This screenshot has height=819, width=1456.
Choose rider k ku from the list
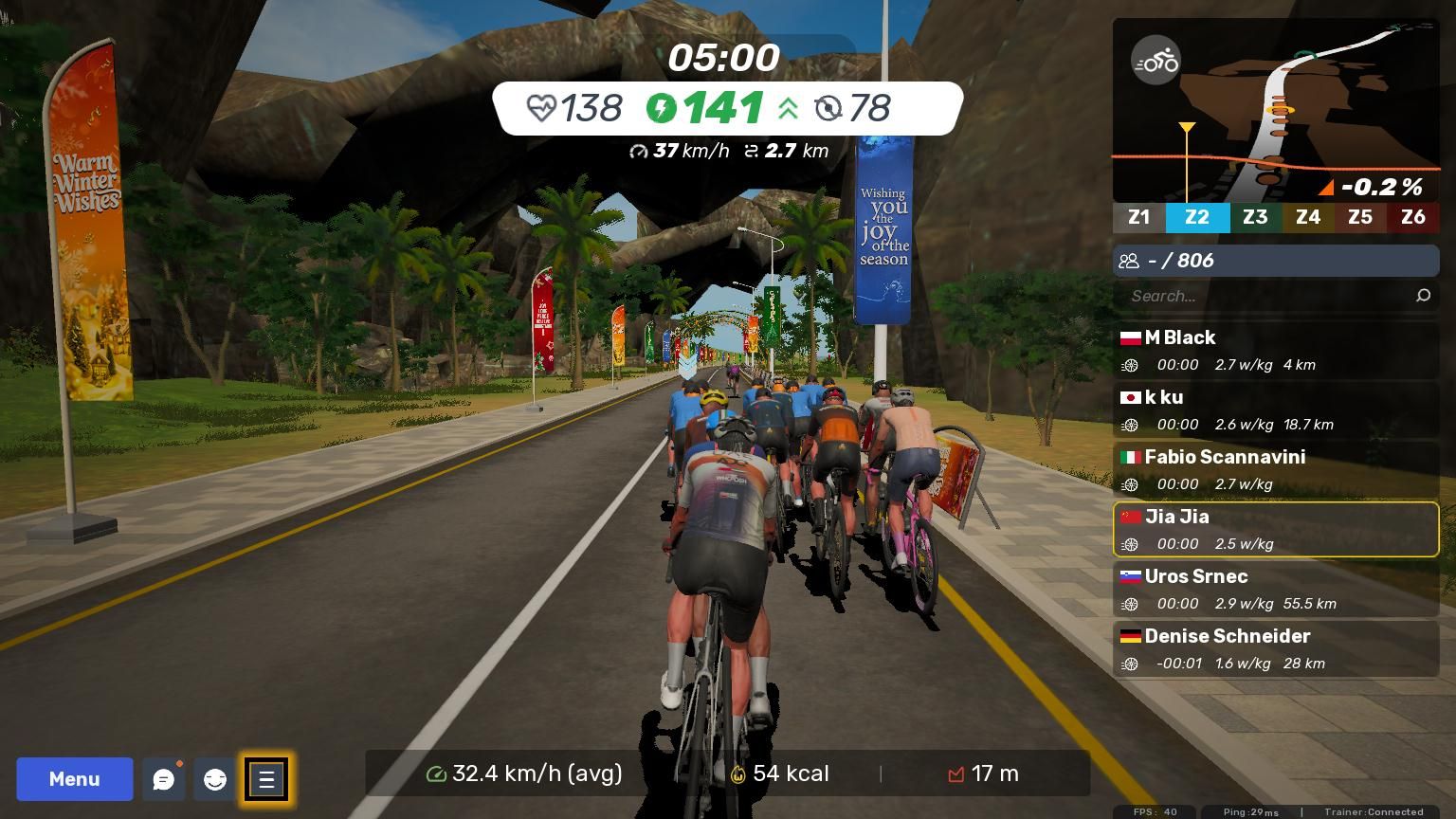coord(1275,409)
